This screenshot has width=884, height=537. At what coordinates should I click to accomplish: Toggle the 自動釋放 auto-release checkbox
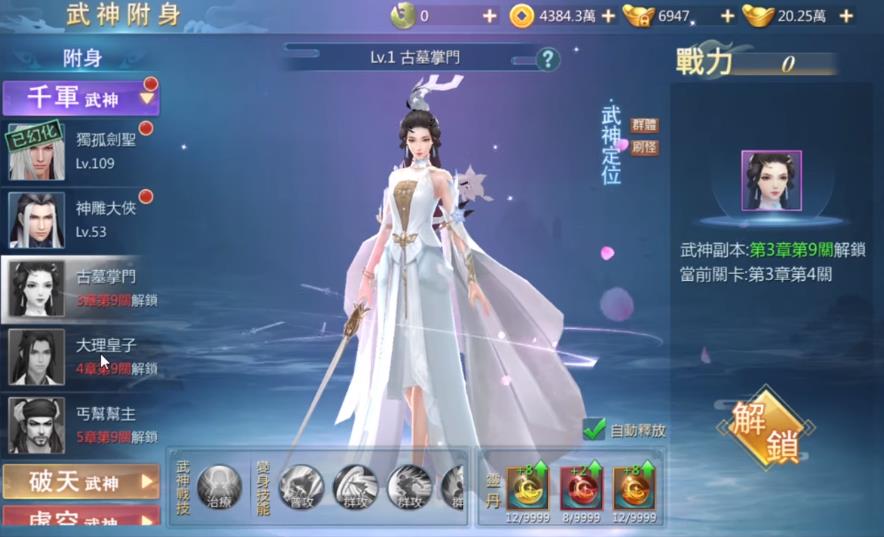coord(595,430)
